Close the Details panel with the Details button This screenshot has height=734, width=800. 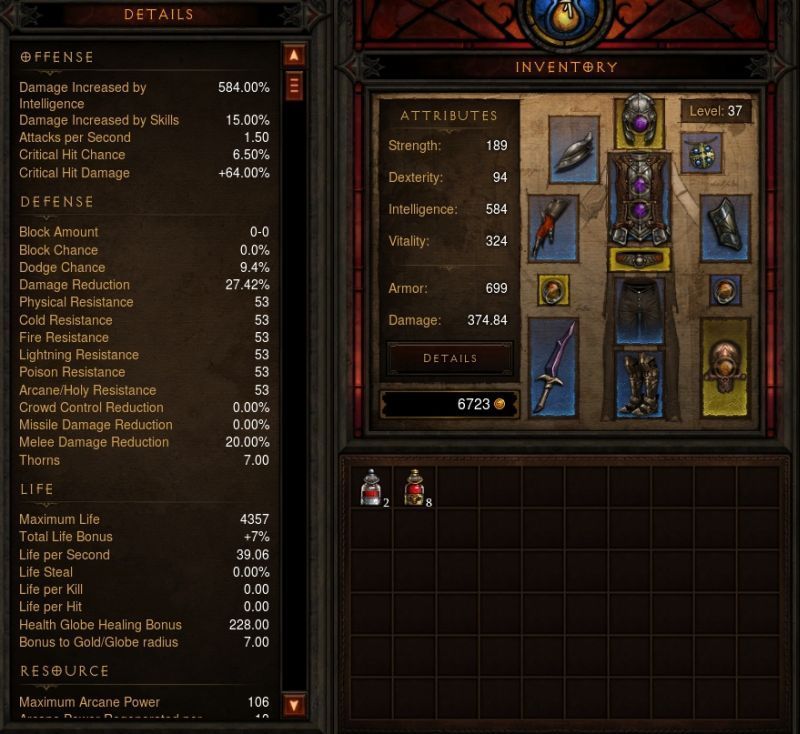pos(450,358)
